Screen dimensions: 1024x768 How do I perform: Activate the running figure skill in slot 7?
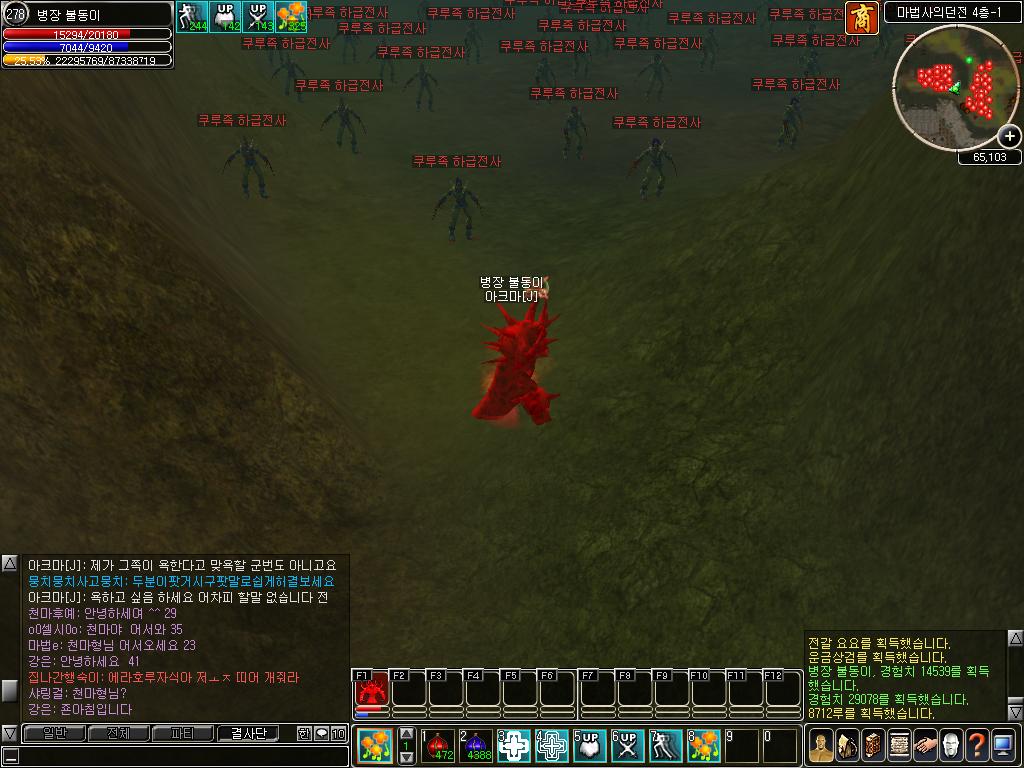coord(666,746)
